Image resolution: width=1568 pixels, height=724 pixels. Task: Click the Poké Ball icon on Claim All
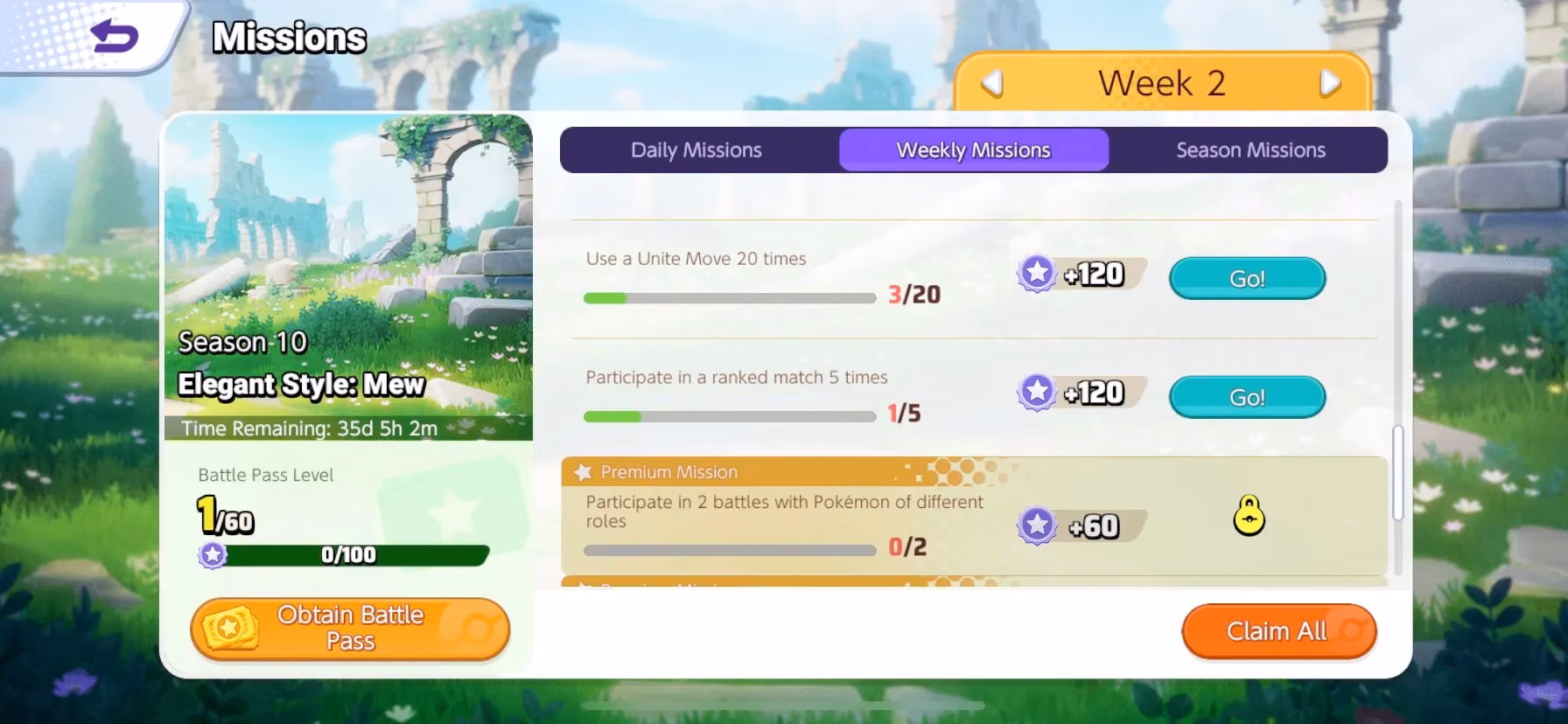pyautogui.click(x=1353, y=630)
